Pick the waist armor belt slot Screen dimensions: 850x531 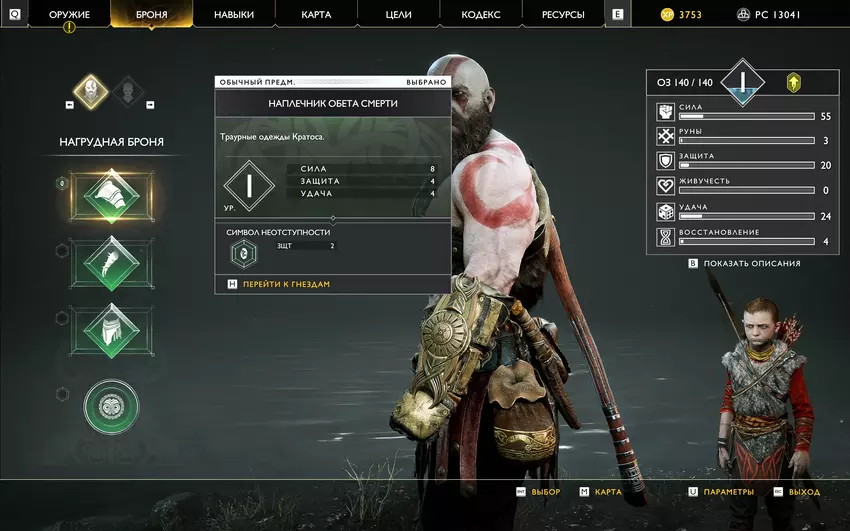(x=110, y=331)
